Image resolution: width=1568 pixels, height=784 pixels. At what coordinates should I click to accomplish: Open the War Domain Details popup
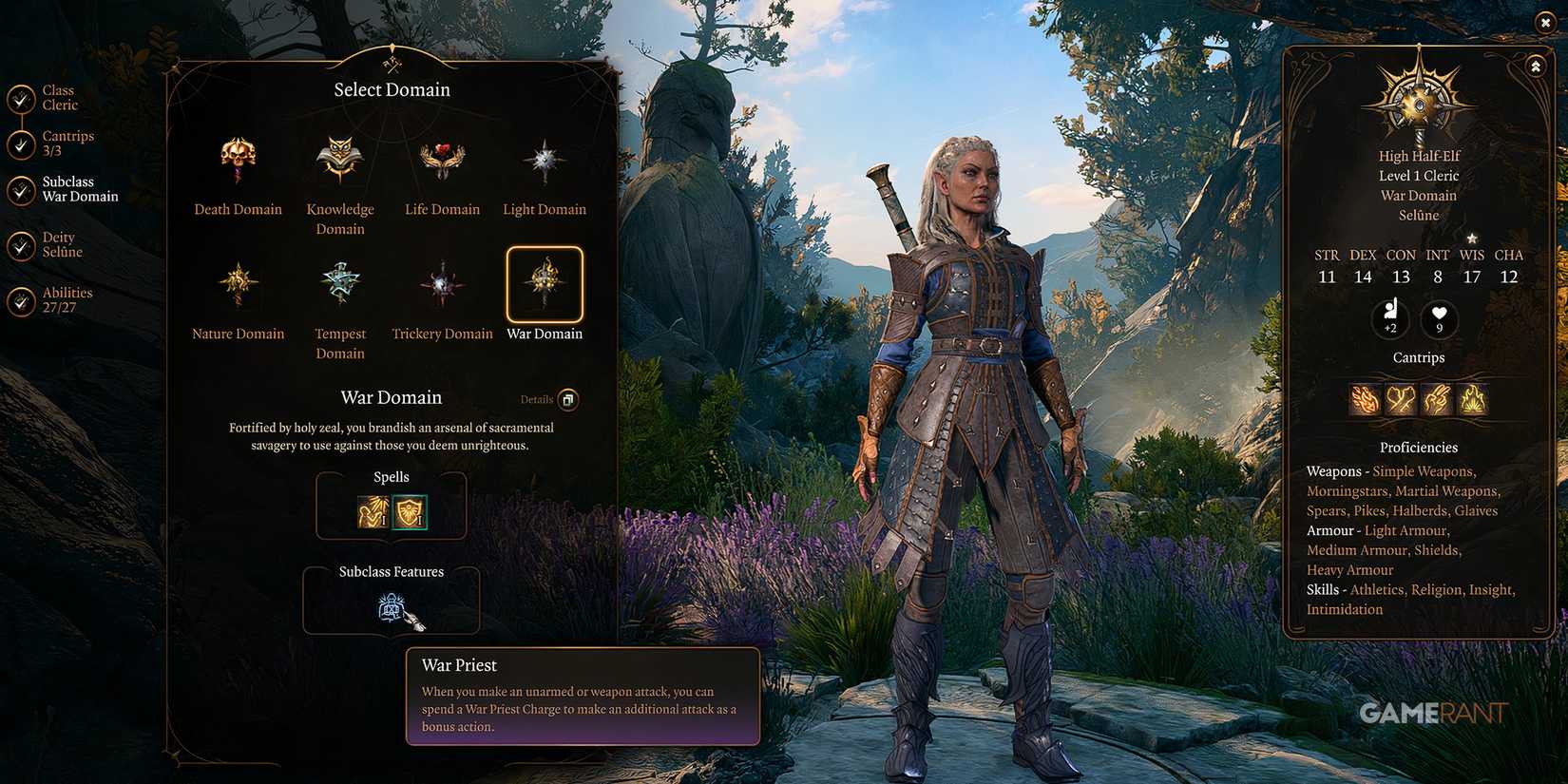pyautogui.click(x=566, y=399)
